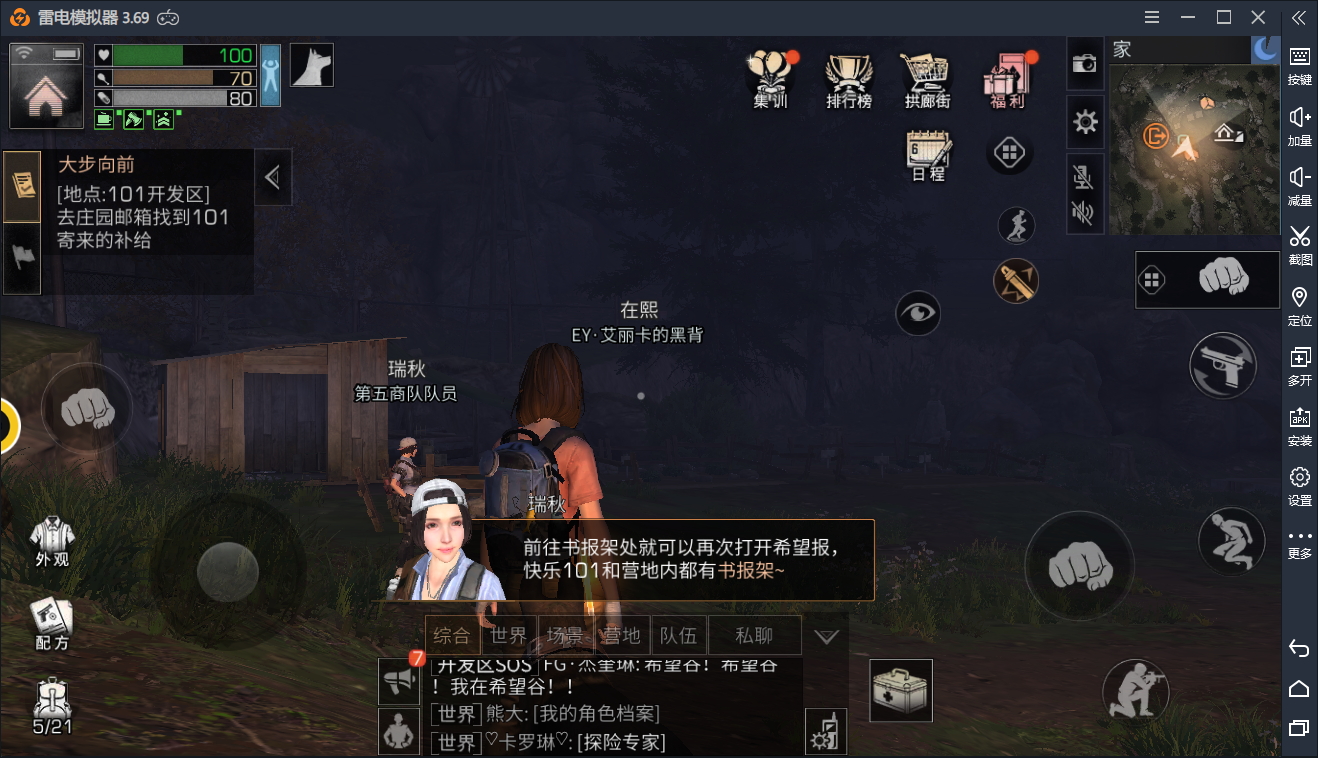The image size is (1318, 758).
Task: Open the 拱廊街 shop
Action: [927, 78]
